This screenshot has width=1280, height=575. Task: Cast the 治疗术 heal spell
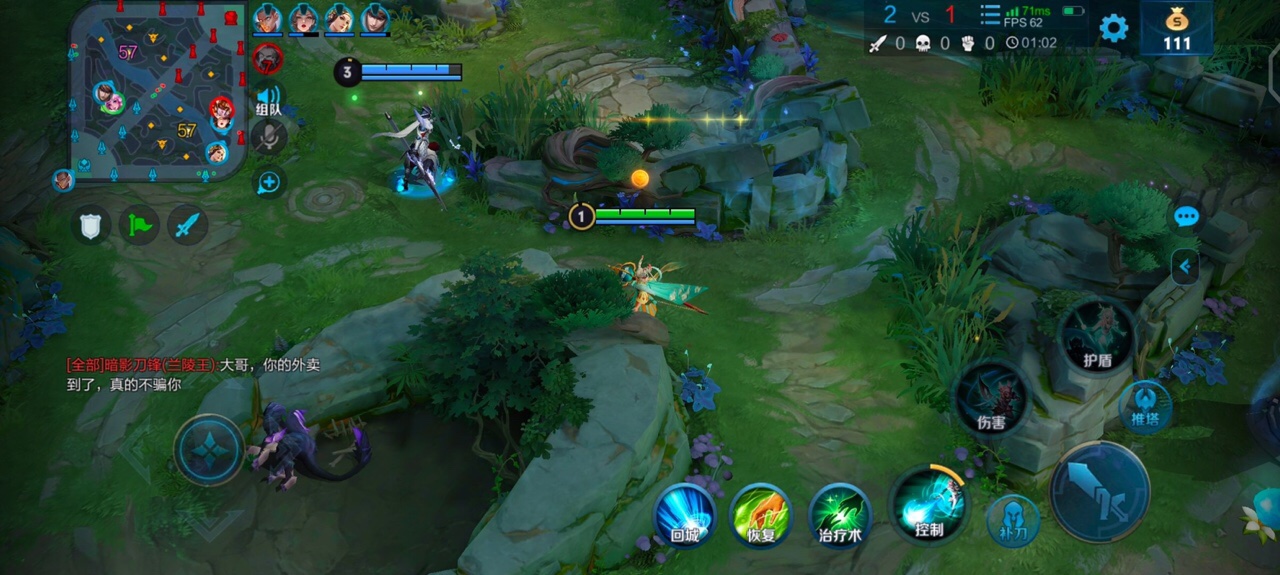[840, 516]
